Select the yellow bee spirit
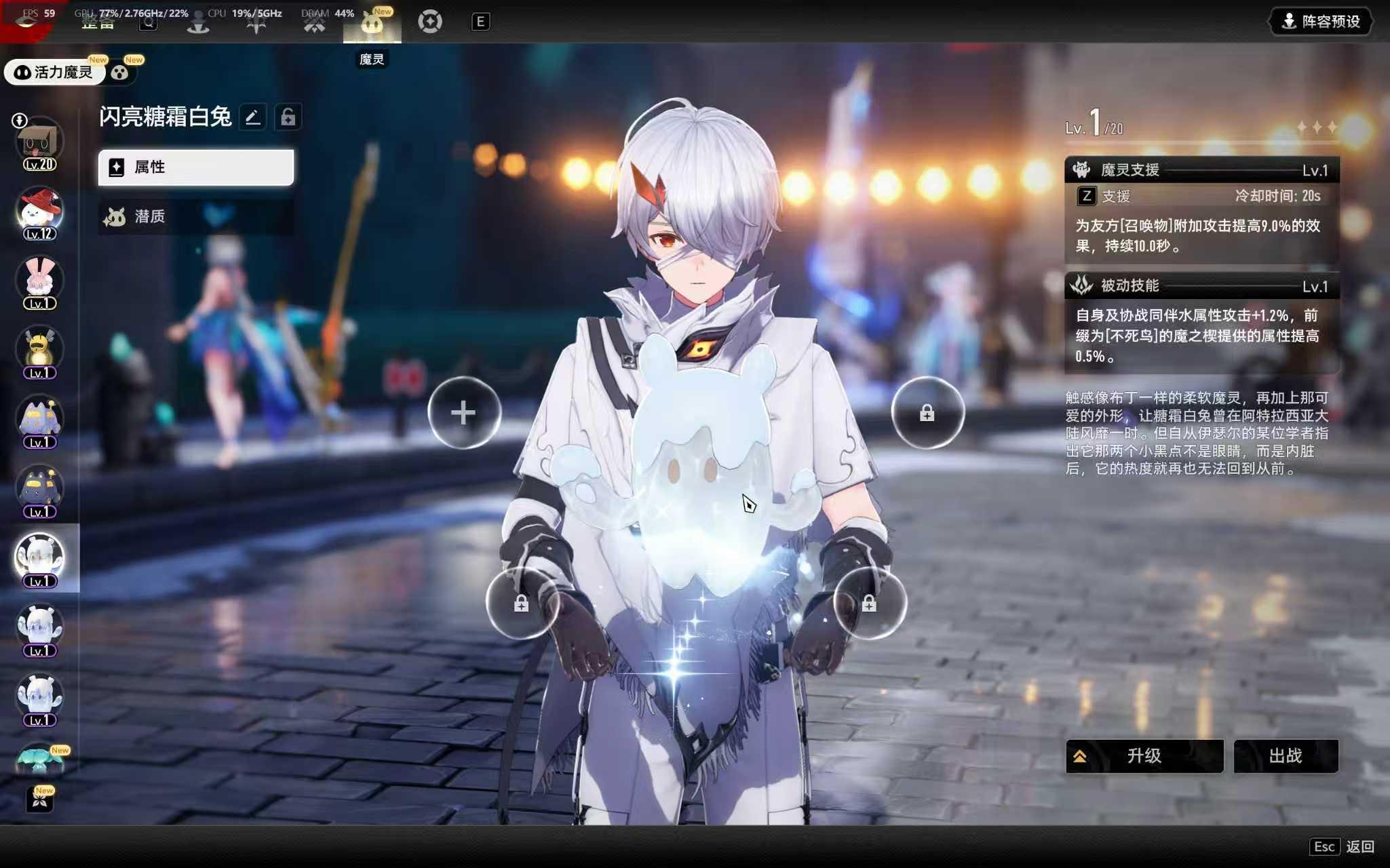1390x868 pixels. [39, 351]
